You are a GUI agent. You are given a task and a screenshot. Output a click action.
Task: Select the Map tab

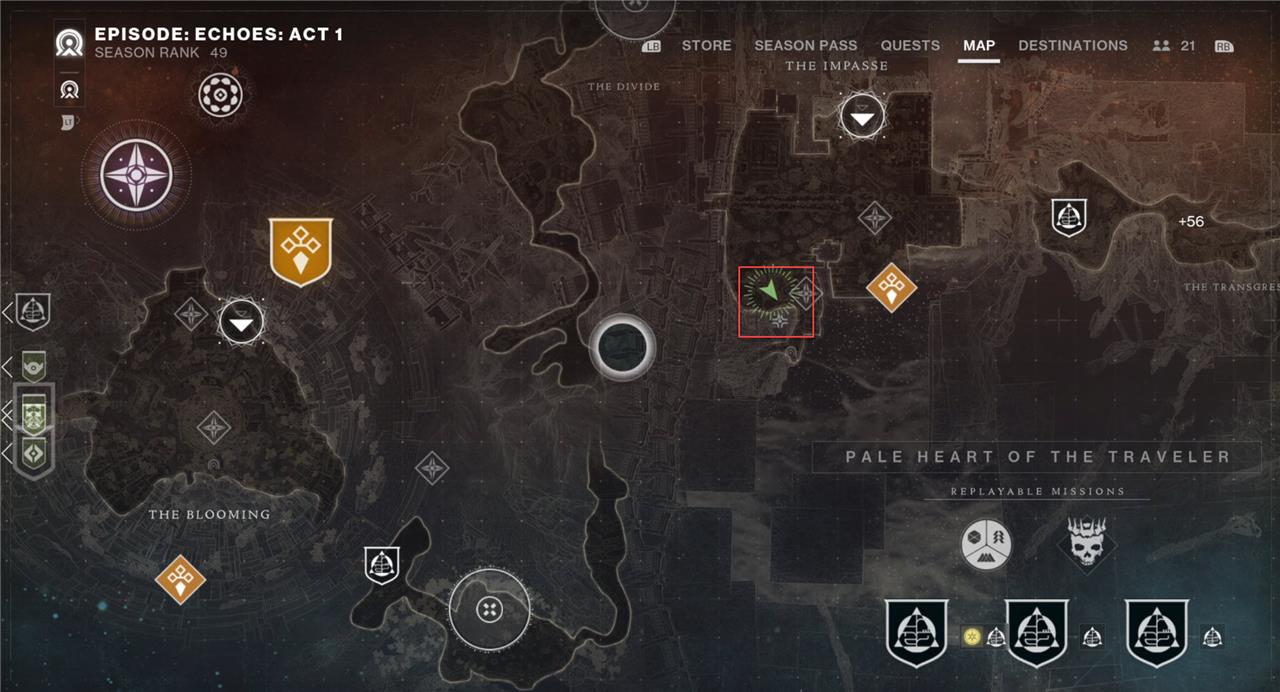979,45
